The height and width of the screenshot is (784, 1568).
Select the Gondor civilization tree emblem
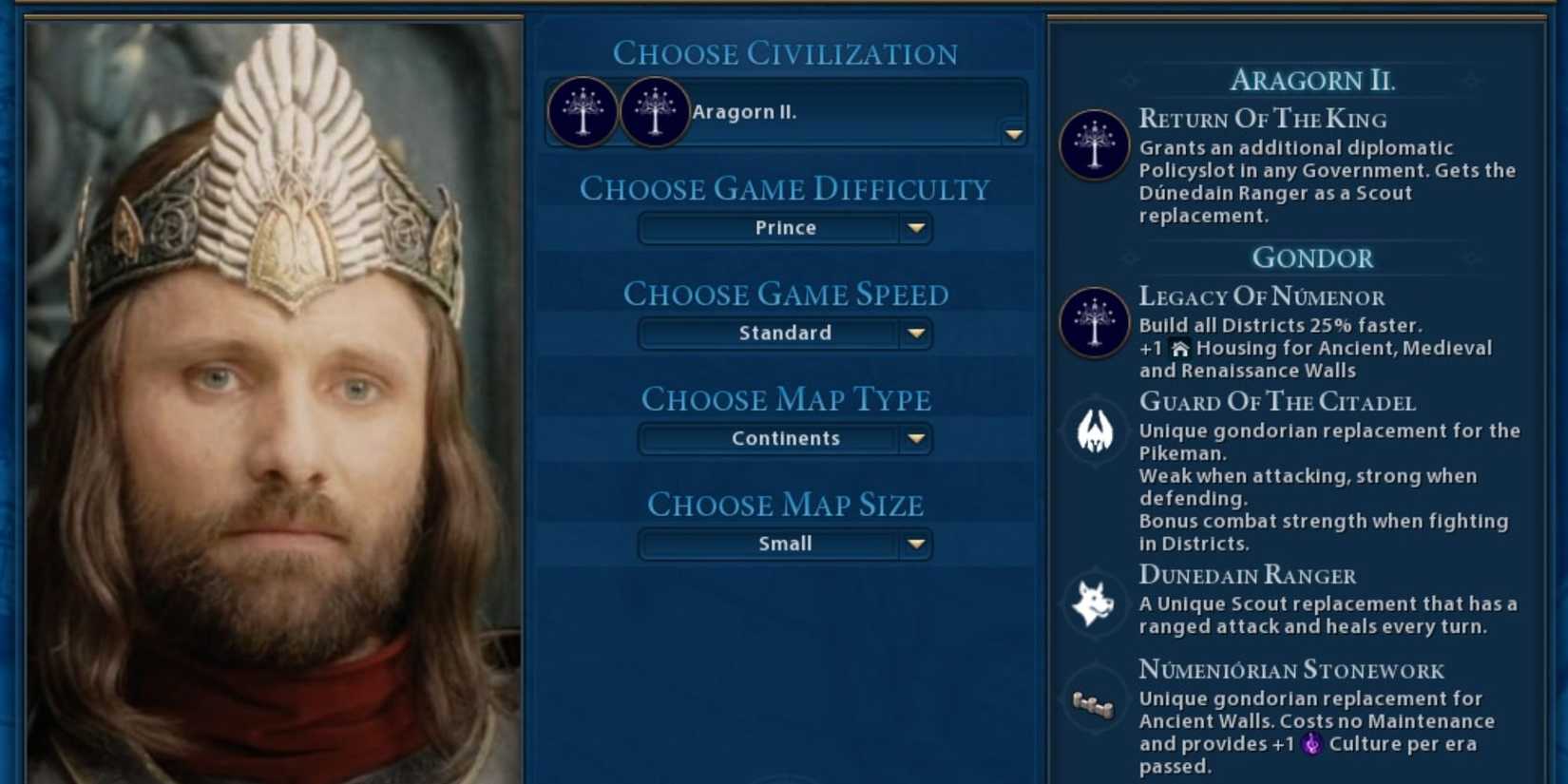tap(654, 112)
